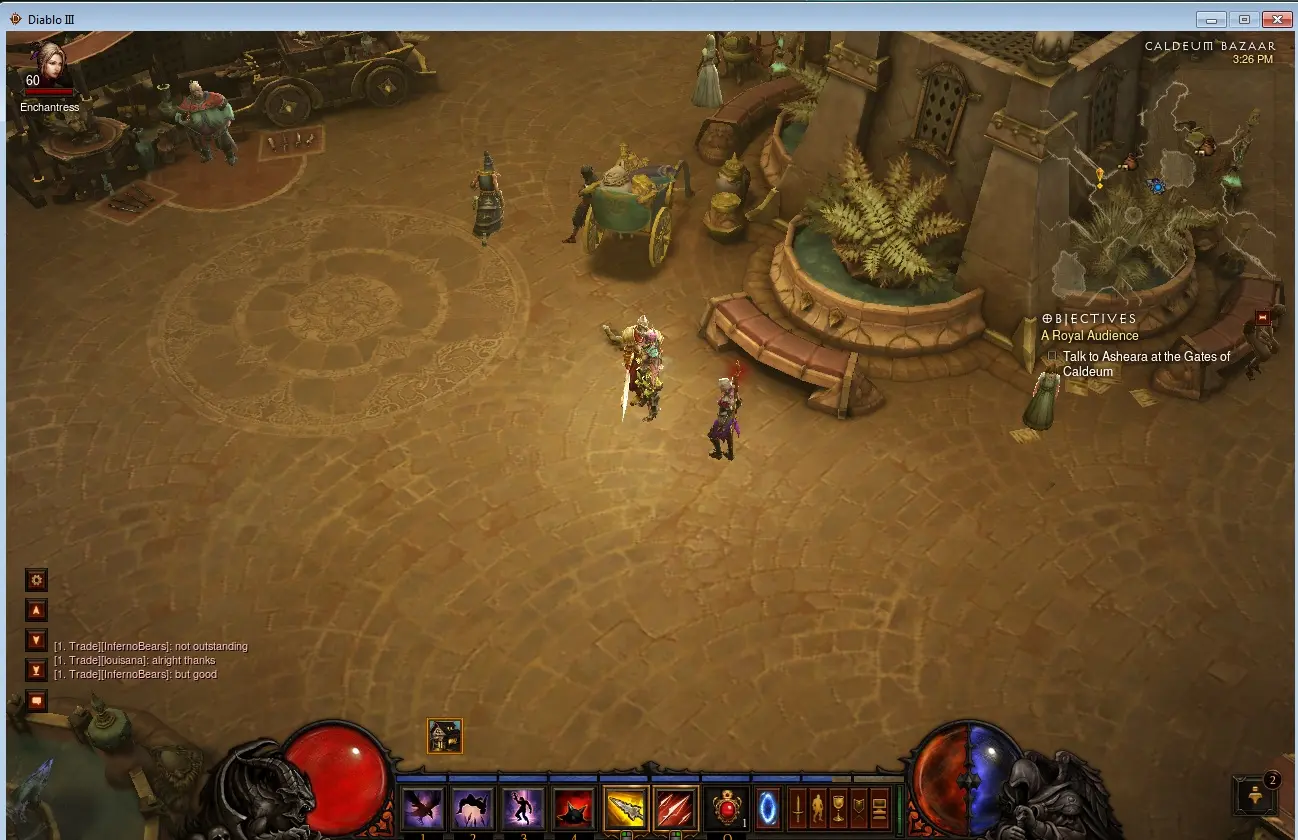Screen dimensions: 1298x840
Task: Drink the red health potion
Action: [x=727, y=809]
